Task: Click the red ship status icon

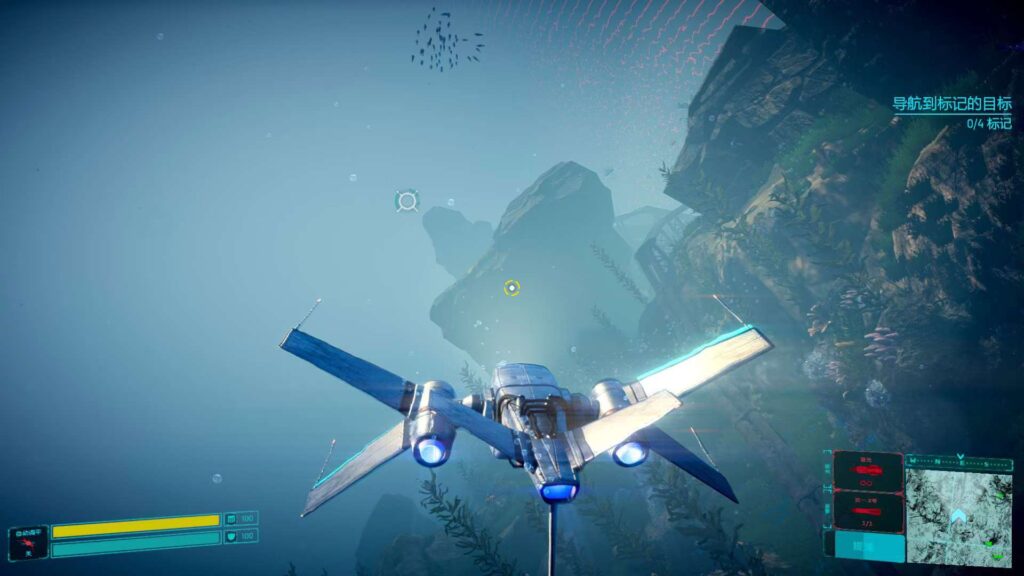Action: click(27, 542)
